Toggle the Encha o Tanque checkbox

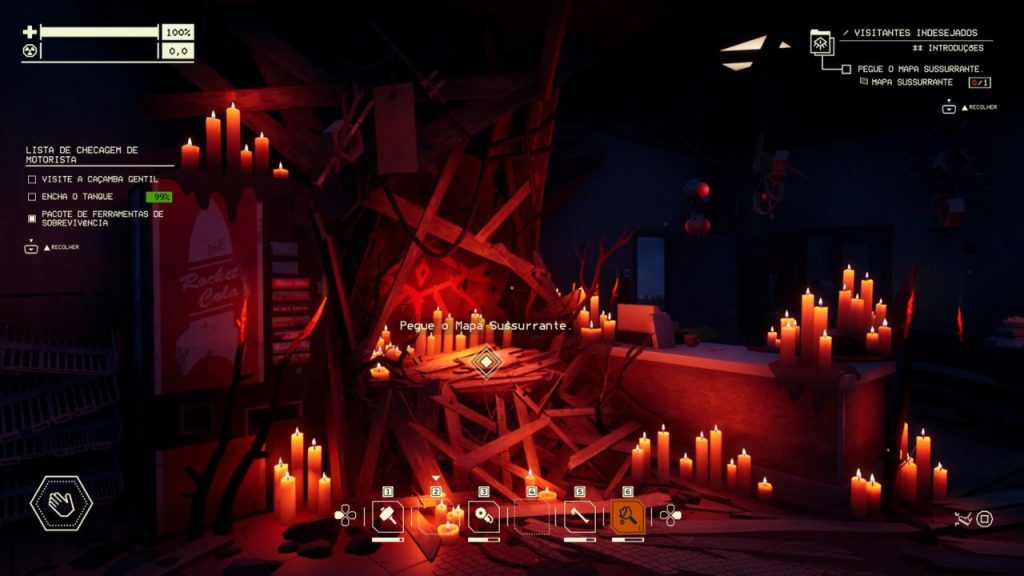click(x=32, y=197)
